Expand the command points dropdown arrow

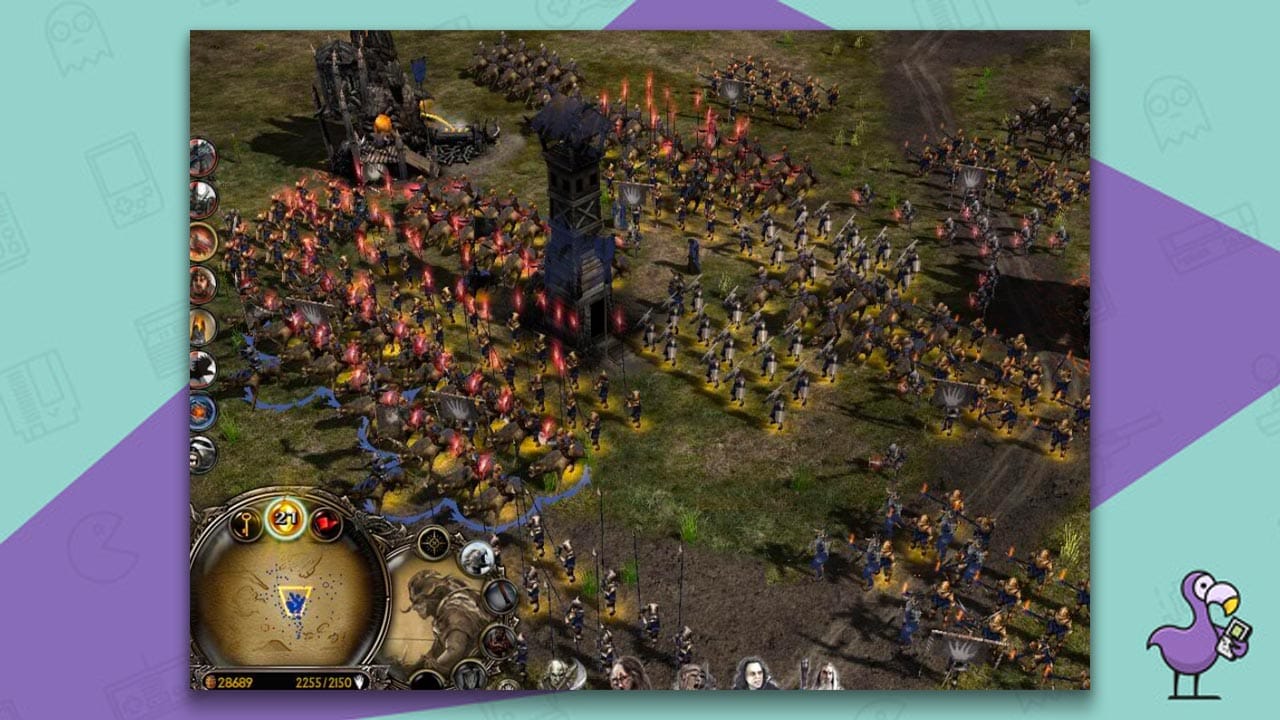(x=360, y=681)
